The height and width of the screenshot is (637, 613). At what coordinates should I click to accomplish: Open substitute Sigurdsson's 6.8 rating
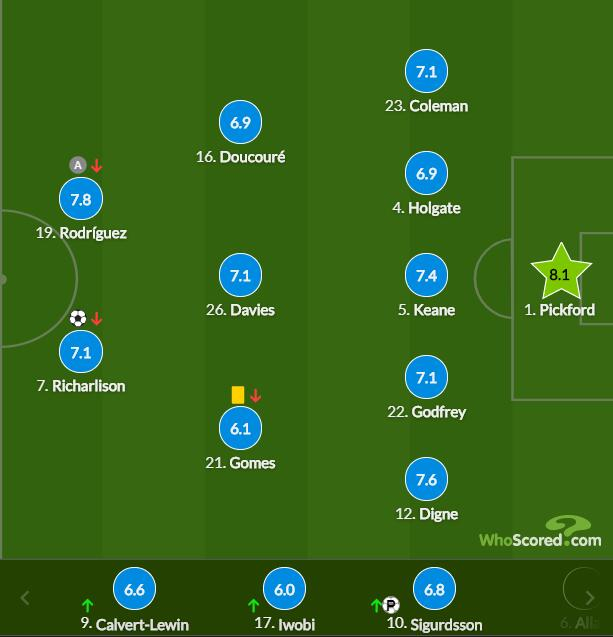coord(433,590)
